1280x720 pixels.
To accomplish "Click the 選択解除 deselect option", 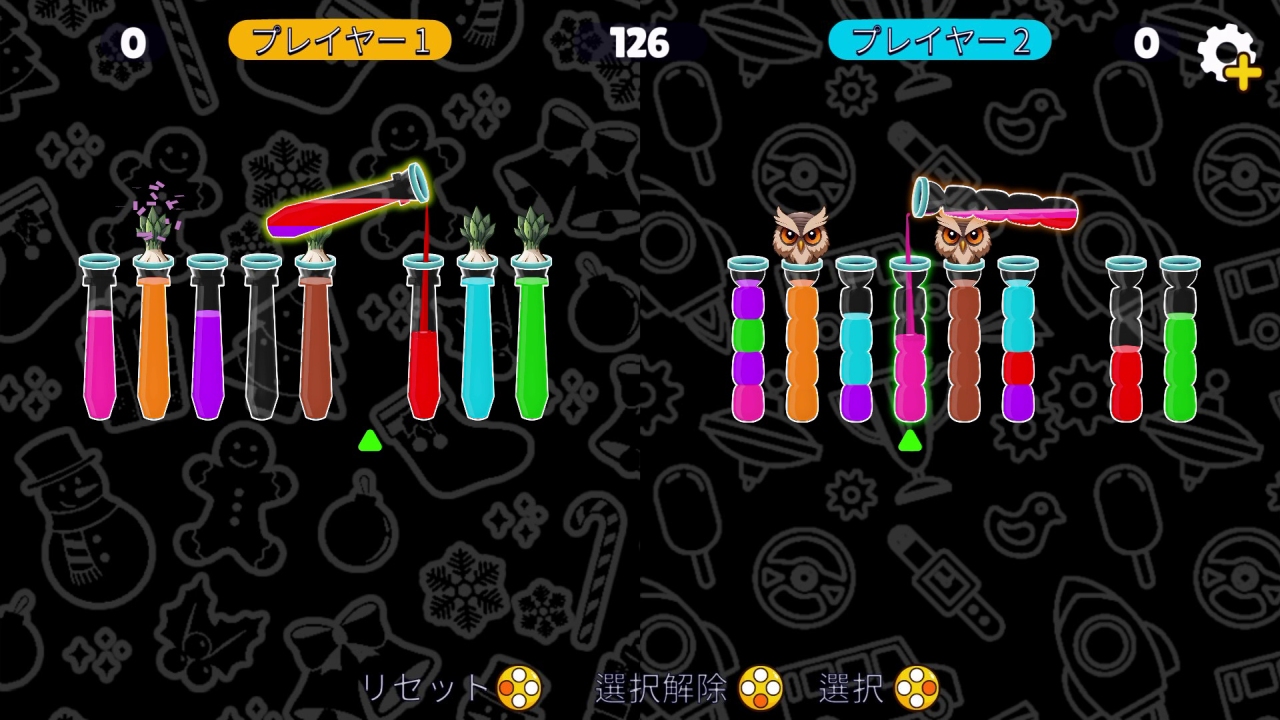I will tap(662, 686).
